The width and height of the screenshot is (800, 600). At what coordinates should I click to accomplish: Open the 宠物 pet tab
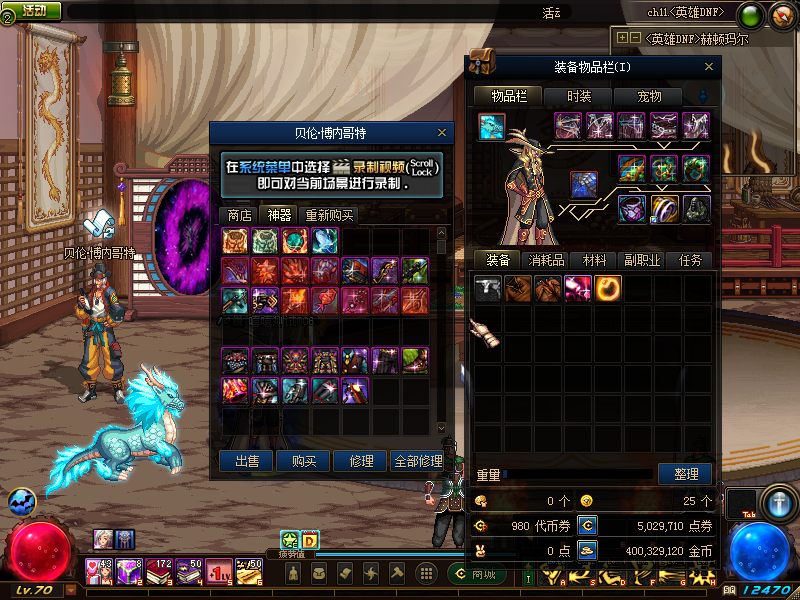pos(650,96)
